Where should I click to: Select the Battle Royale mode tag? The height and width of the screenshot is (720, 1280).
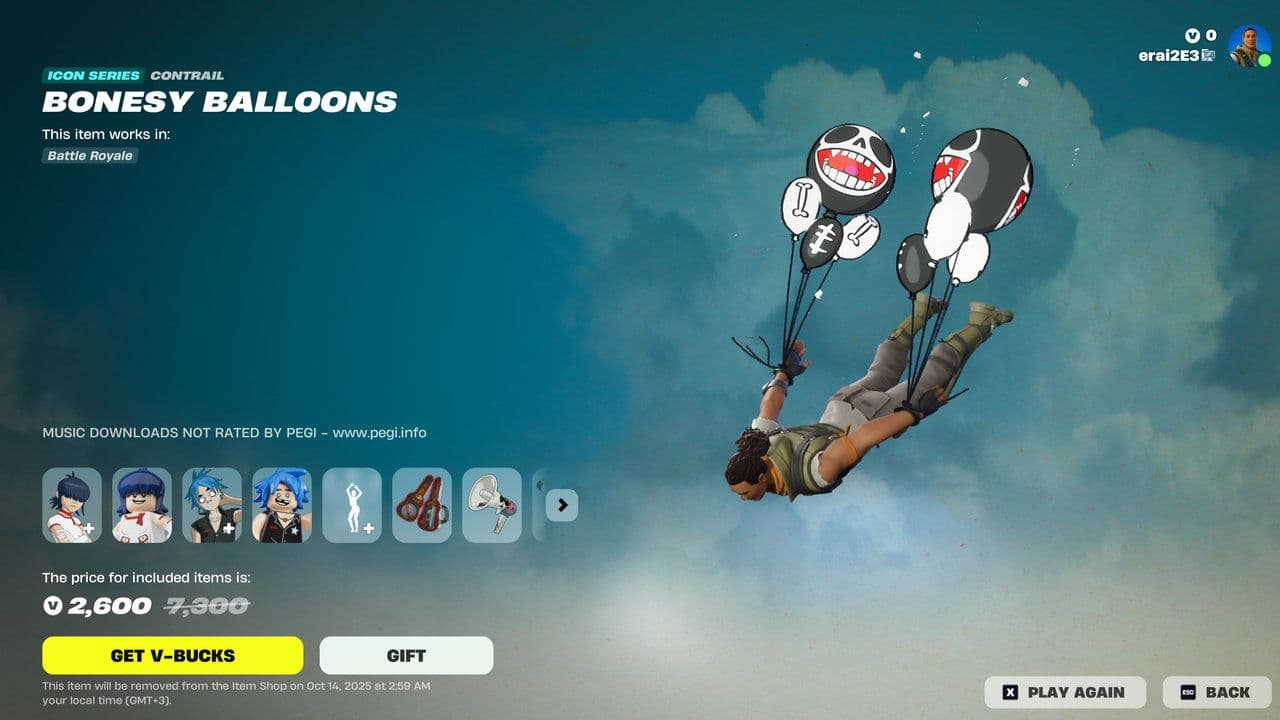tap(88, 156)
